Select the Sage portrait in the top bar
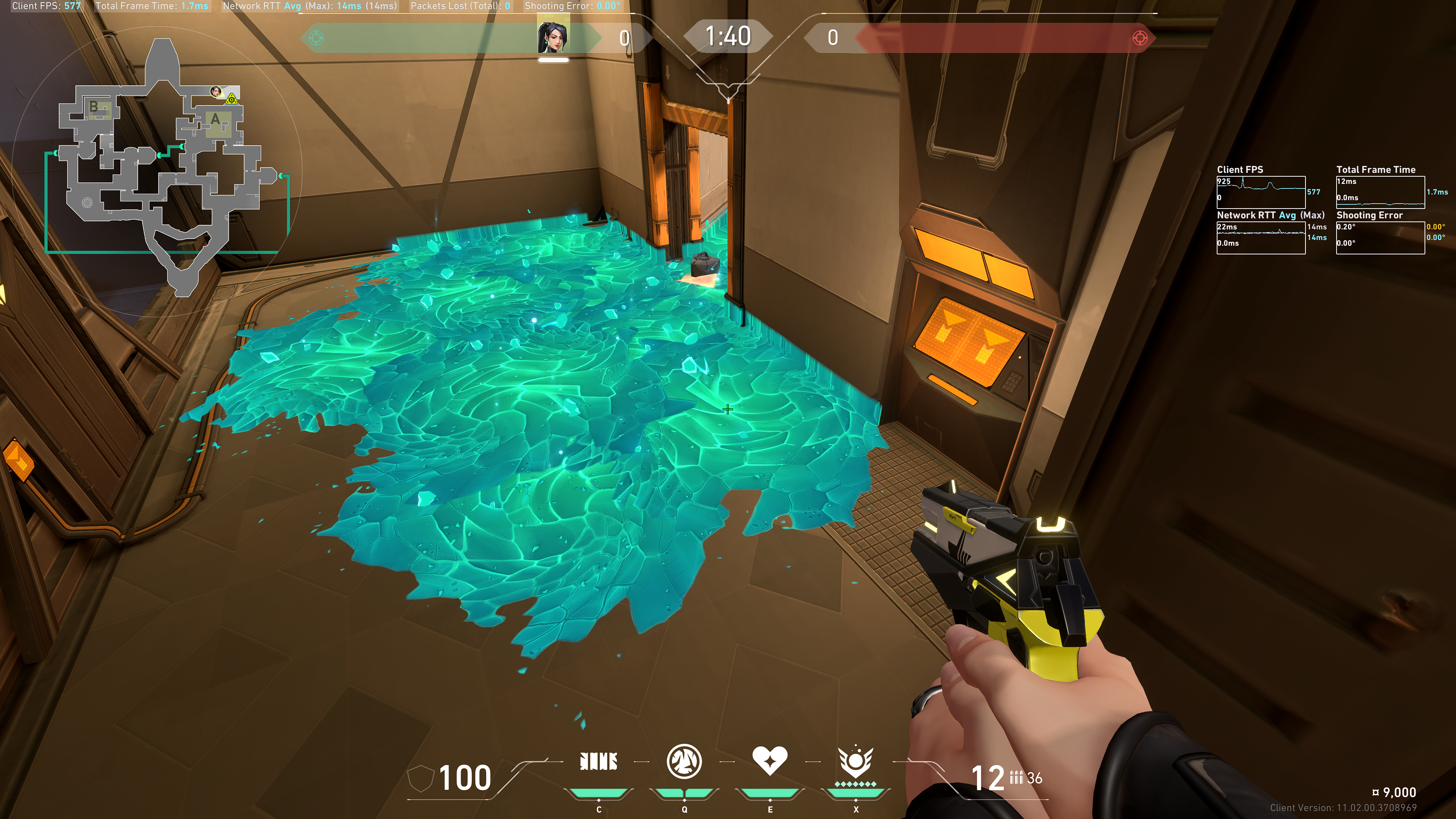The height and width of the screenshot is (819, 1456). coord(553,37)
